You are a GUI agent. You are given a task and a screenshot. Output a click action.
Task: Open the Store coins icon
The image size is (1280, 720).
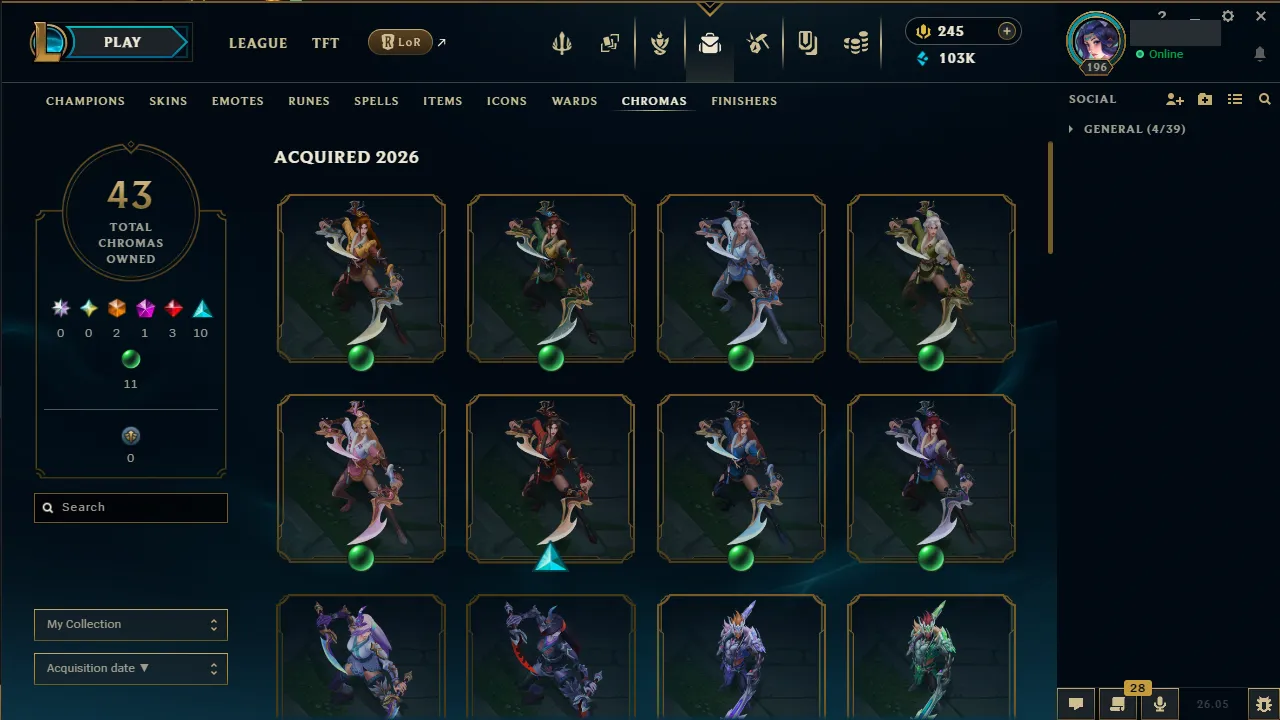(855, 42)
